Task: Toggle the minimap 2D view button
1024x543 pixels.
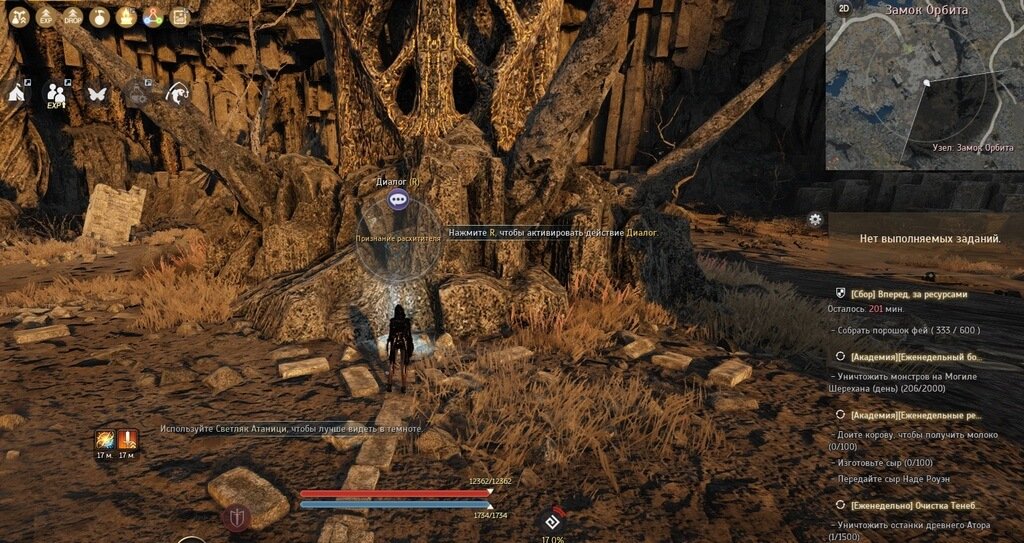Action: click(844, 9)
